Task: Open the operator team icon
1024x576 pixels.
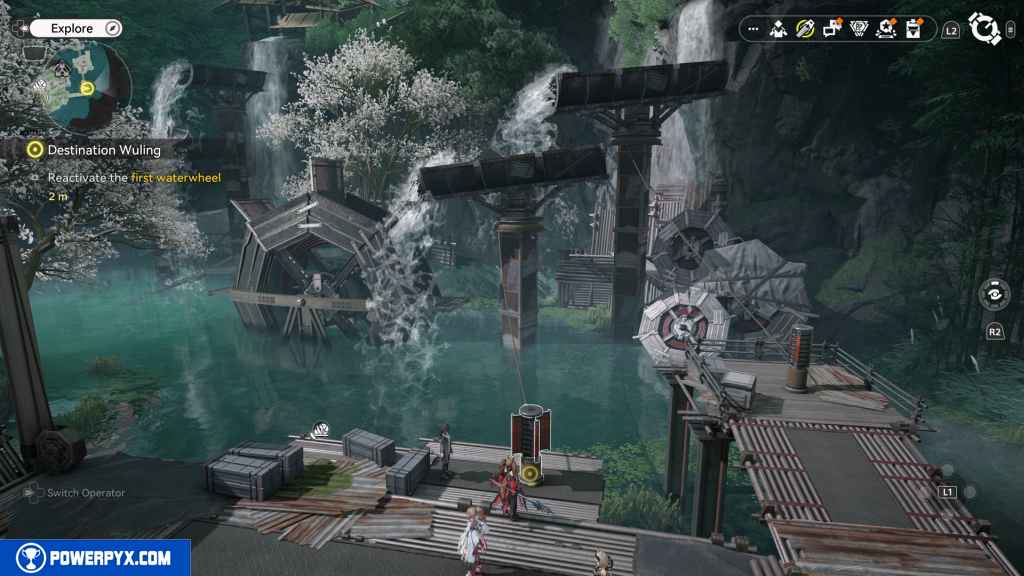Action: [778, 29]
